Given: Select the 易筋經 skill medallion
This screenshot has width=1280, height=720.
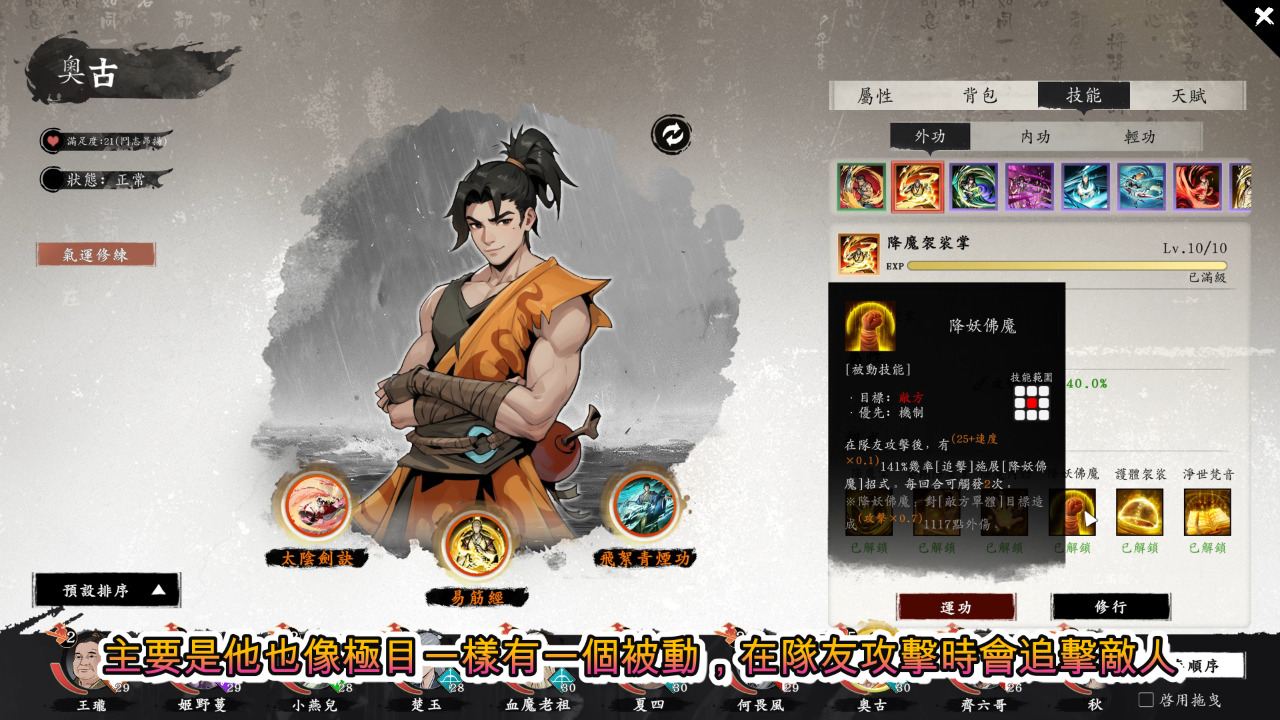Looking at the screenshot, I should point(476,546).
